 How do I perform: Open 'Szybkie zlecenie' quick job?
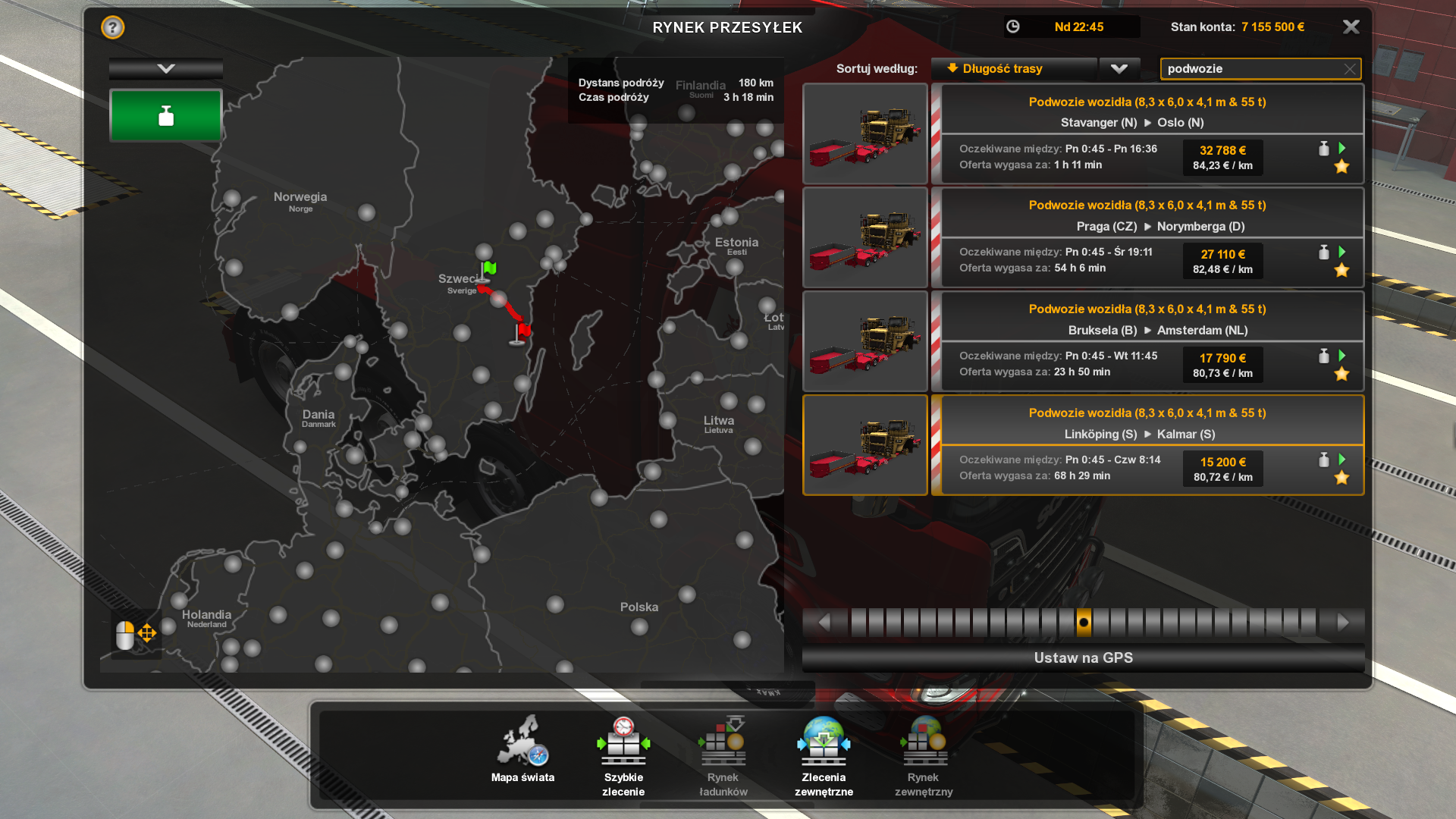click(x=623, y=755)
